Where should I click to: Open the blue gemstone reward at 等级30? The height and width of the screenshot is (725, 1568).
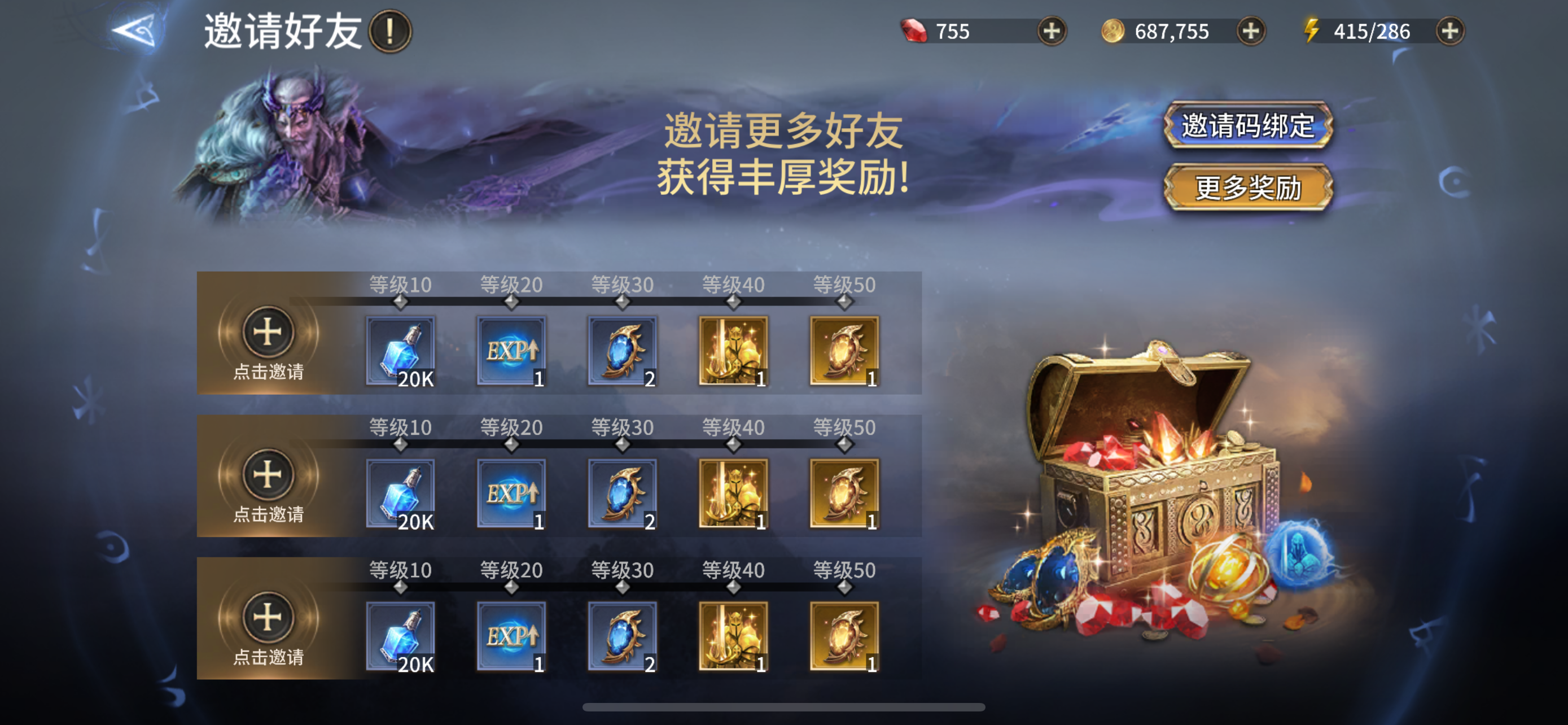(x=622, y=351)
